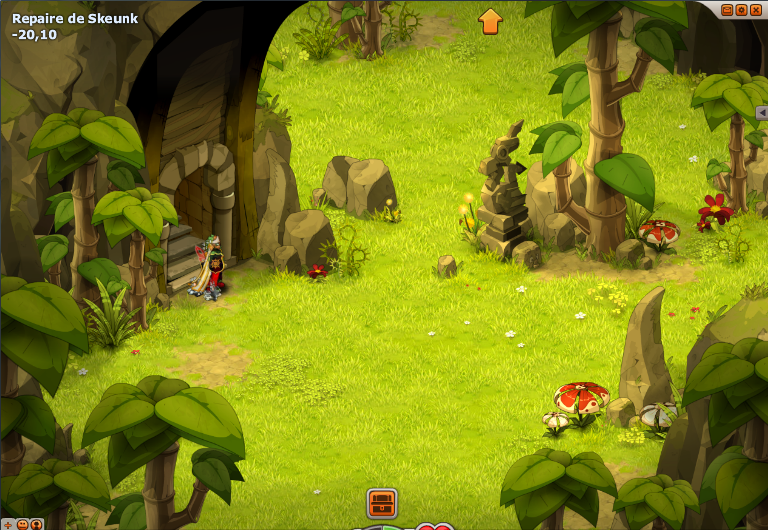768x530 pixels.
Task: Open the smiley face emotes button
Action: tap(22, 524)
